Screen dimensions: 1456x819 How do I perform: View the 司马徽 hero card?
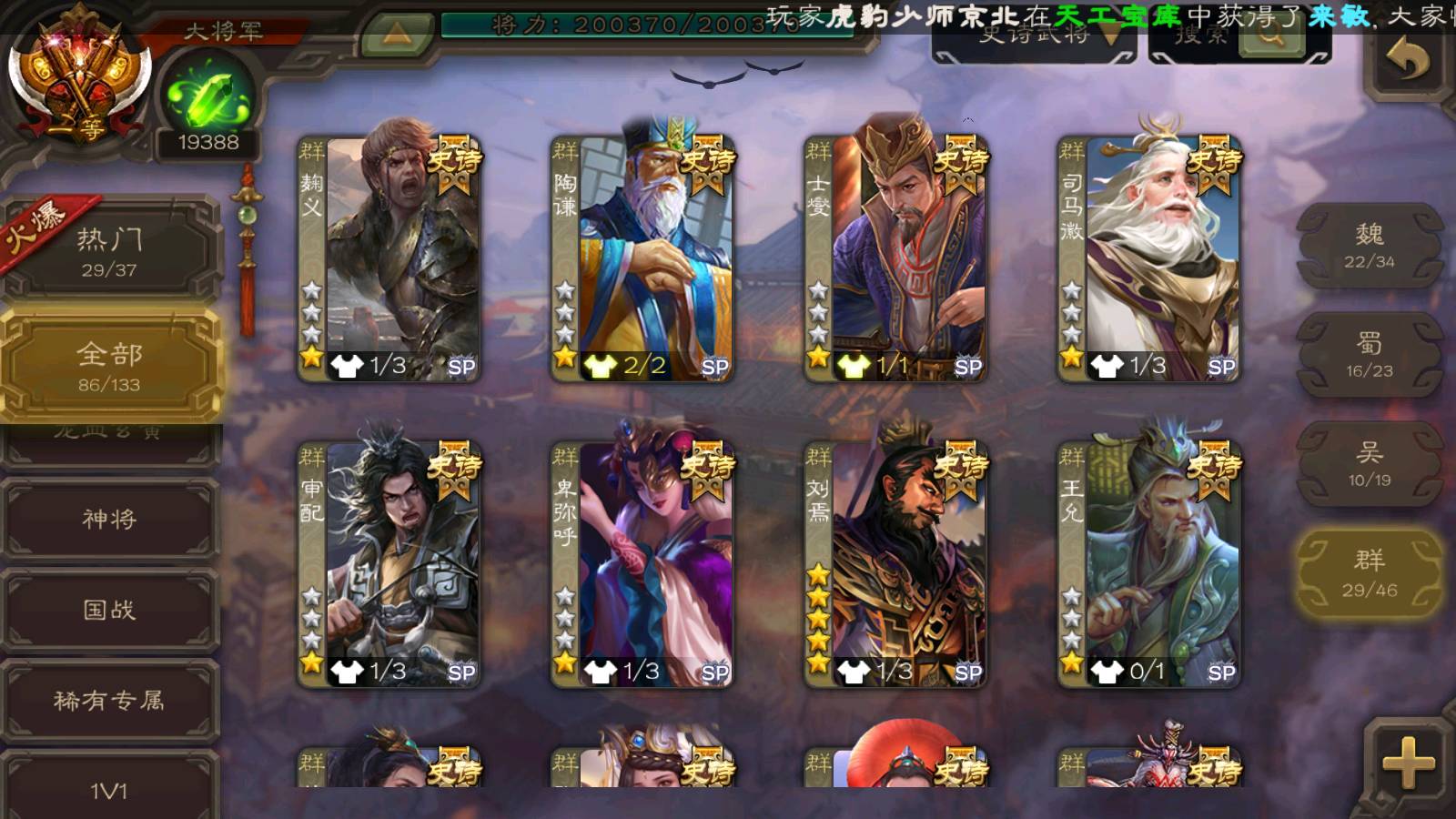pos(1150,259)
